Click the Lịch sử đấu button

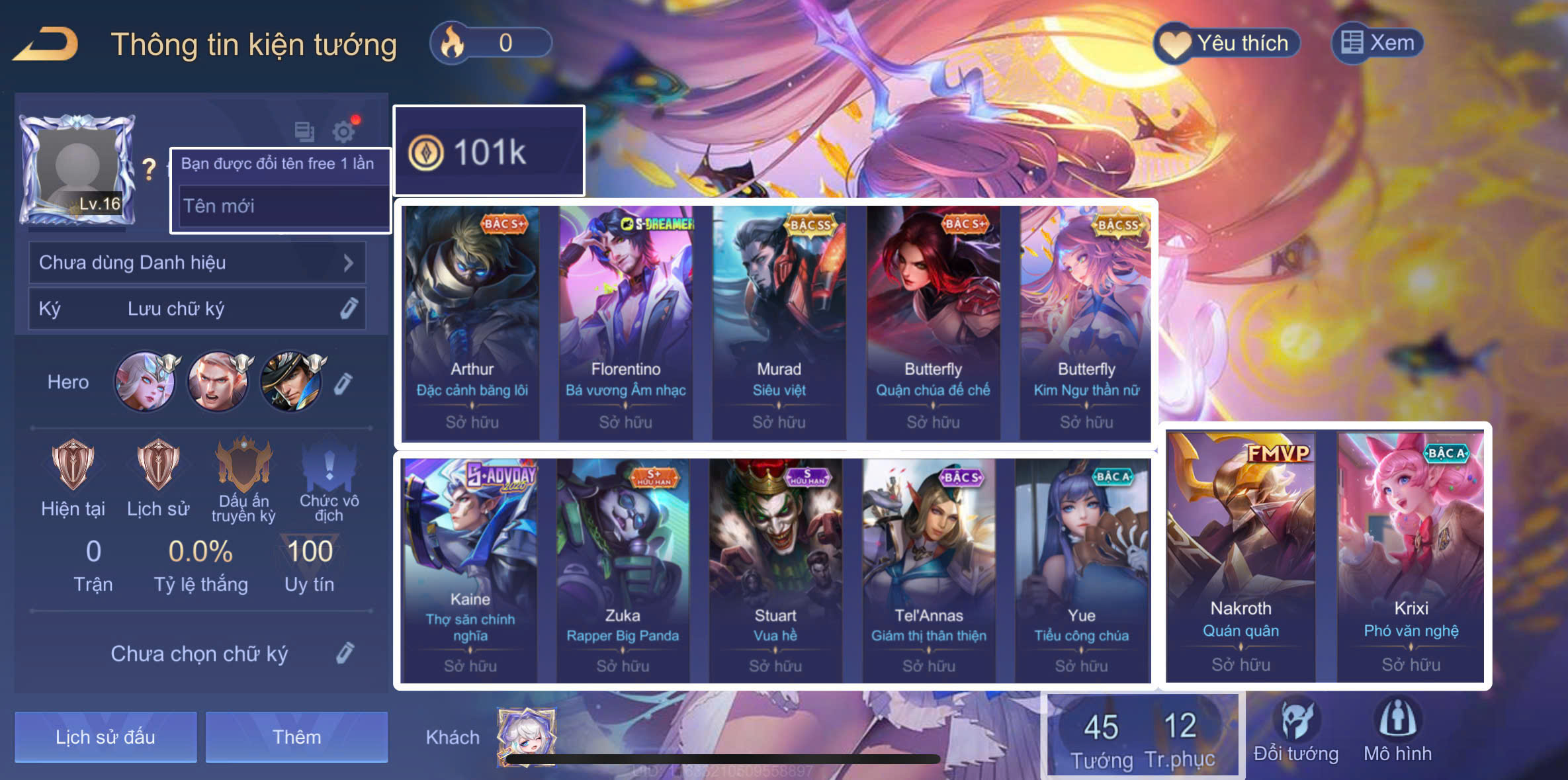point(105,736)
